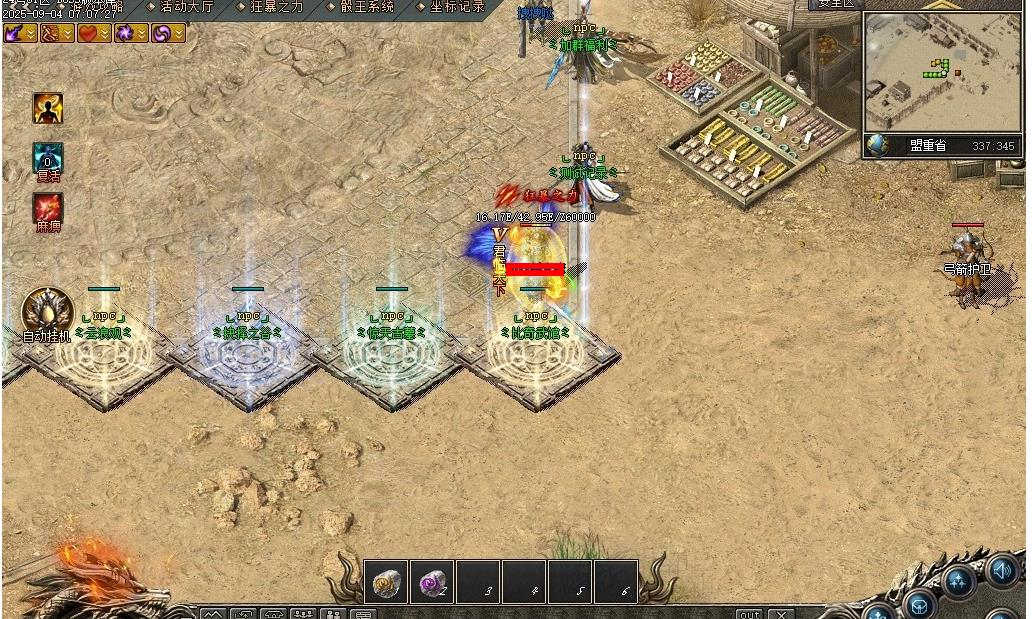Toggle 自动挂机 auto-battle button
1032x619 pixels.
pyautogui.click(x=48, y=310)
